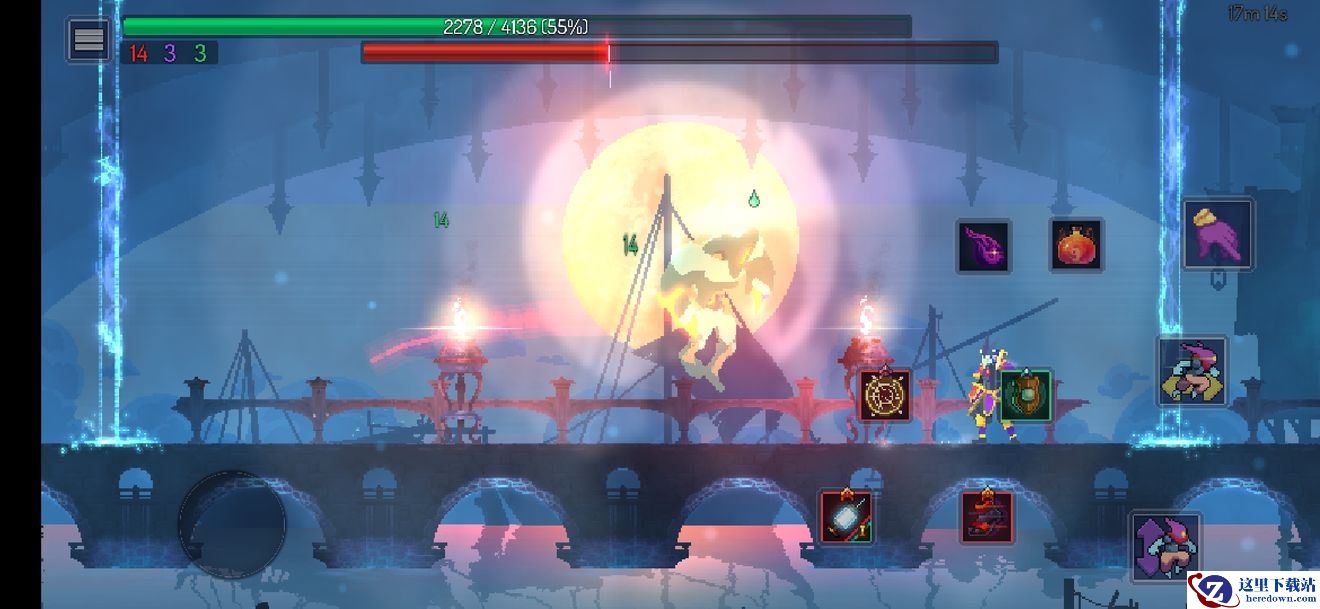The image size is (1320, 609).
Task: Open the heredown.com watermark logo
Action: tap(1252, 587)
